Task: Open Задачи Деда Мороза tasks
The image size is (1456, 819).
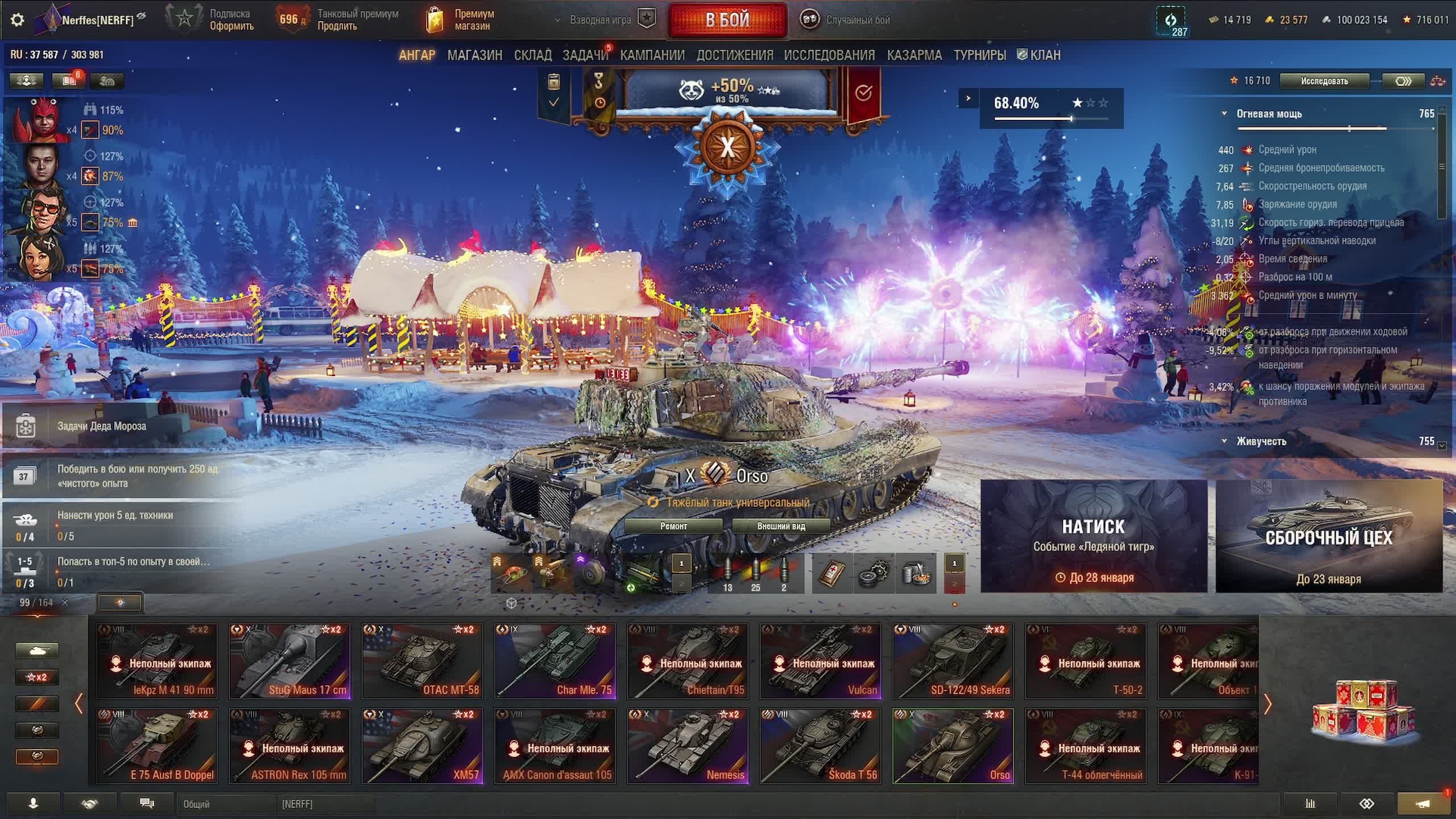Action: (x=101, y=426)
